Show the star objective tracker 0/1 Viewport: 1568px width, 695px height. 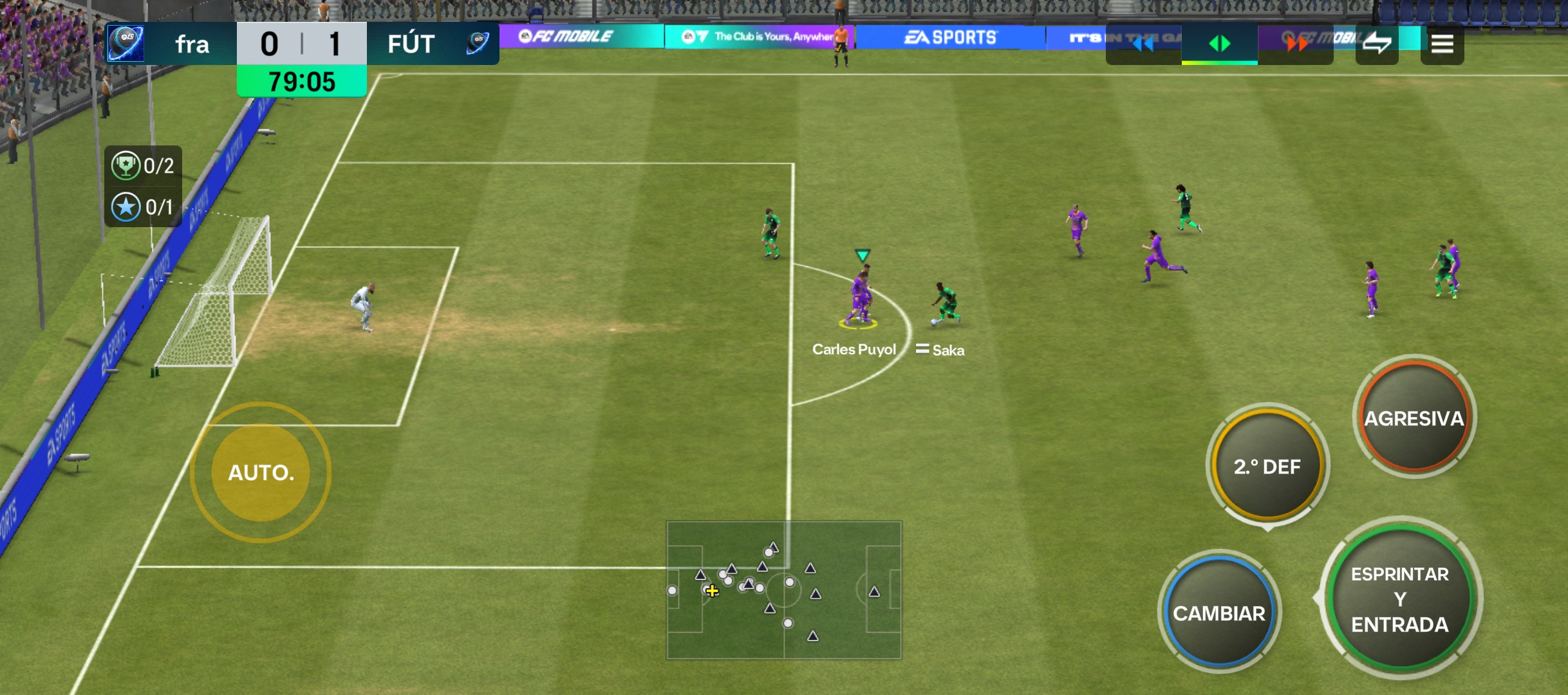tap(143, 207)
